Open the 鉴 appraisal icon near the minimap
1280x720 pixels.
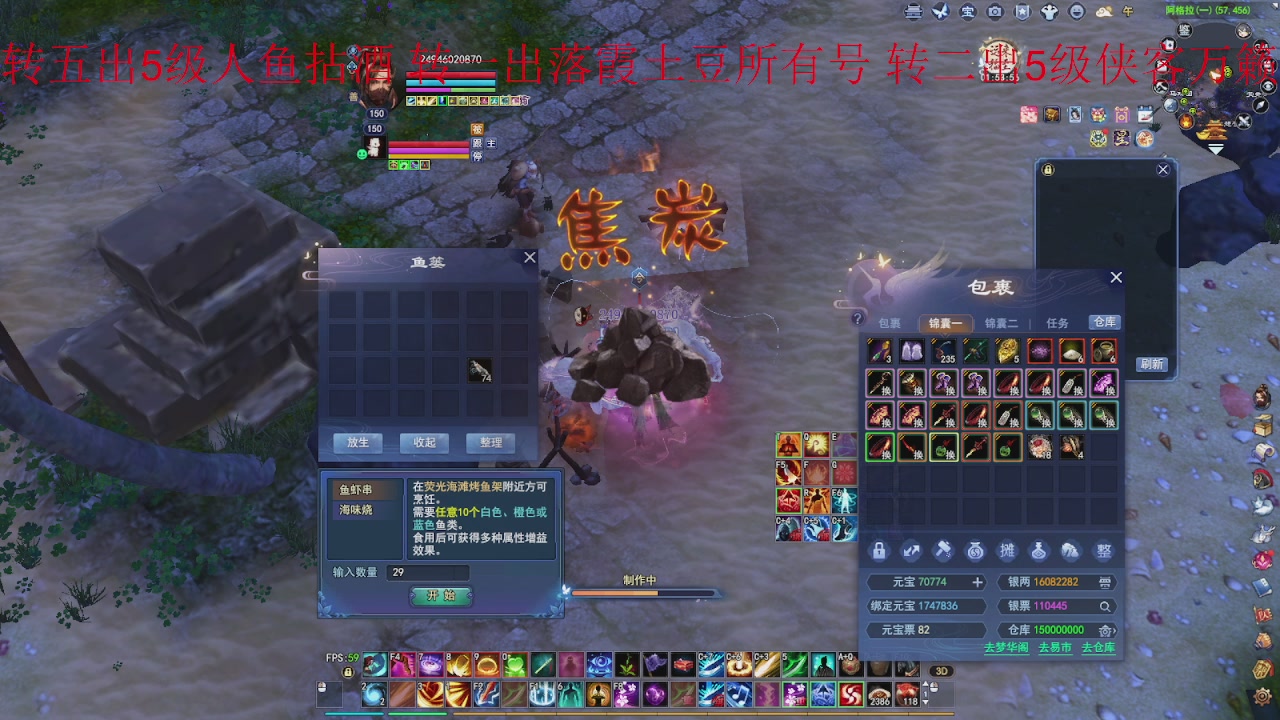1185,30
